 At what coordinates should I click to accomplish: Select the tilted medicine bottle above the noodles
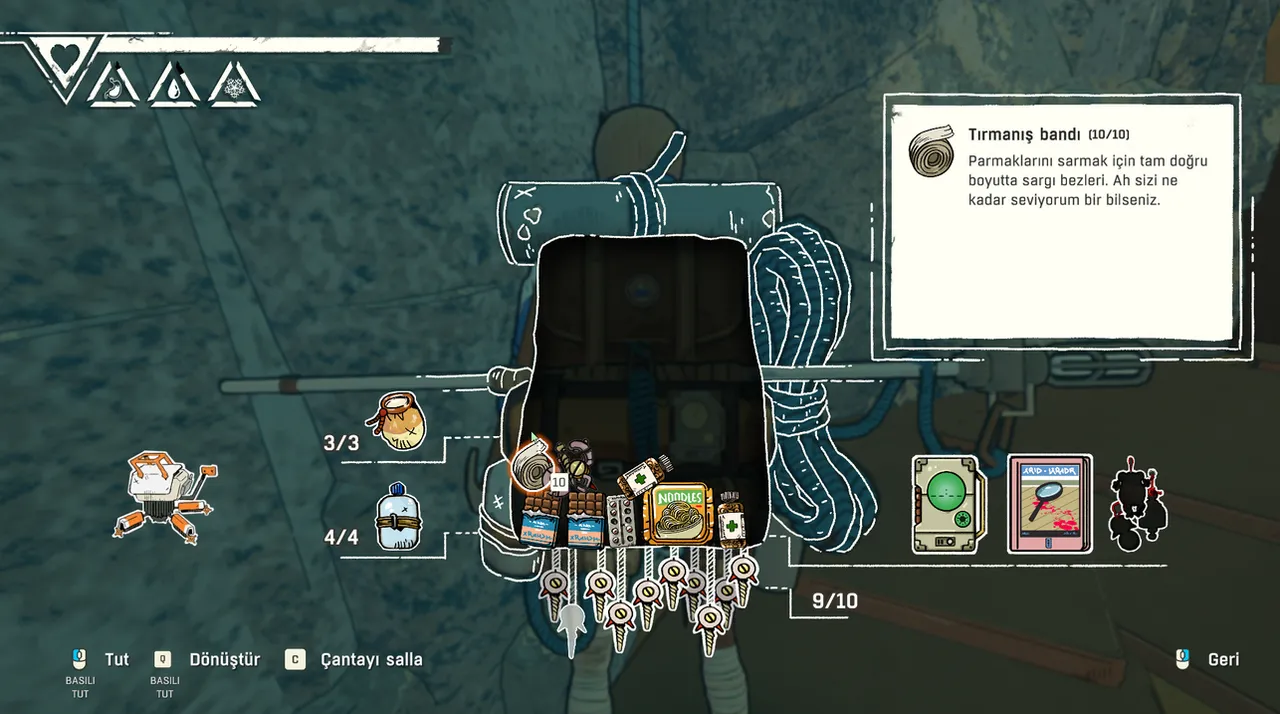[643, 475]
